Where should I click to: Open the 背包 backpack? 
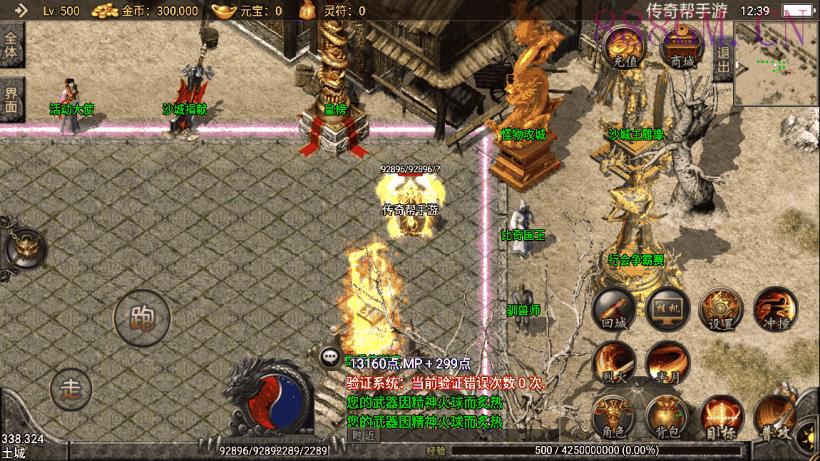point(667,417)
